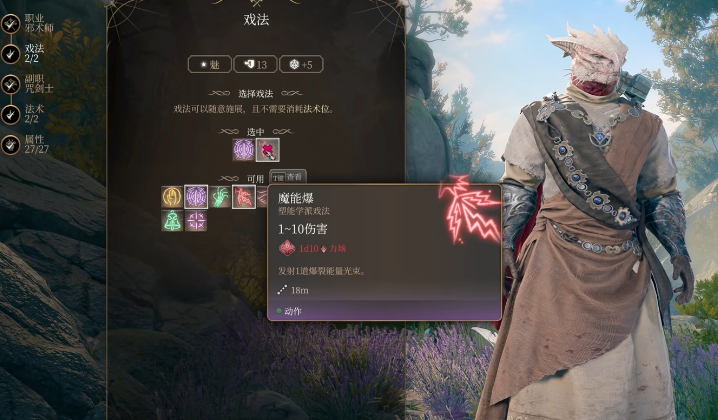This screenshot has height=420, width=718.
Task: Open the 属性 abilities step
Action: pos(30,145)
